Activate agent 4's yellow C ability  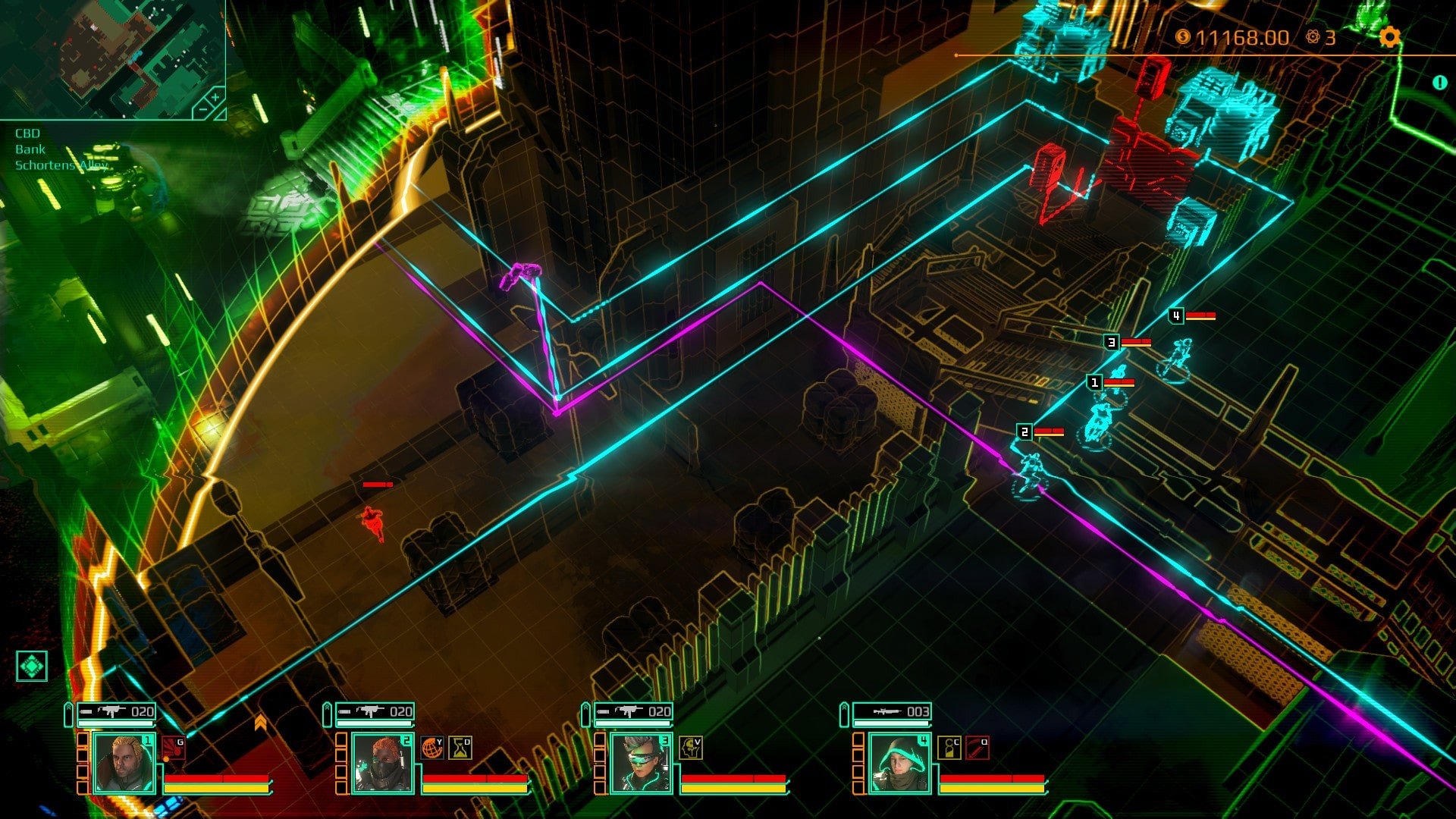[x=949, y=748]
